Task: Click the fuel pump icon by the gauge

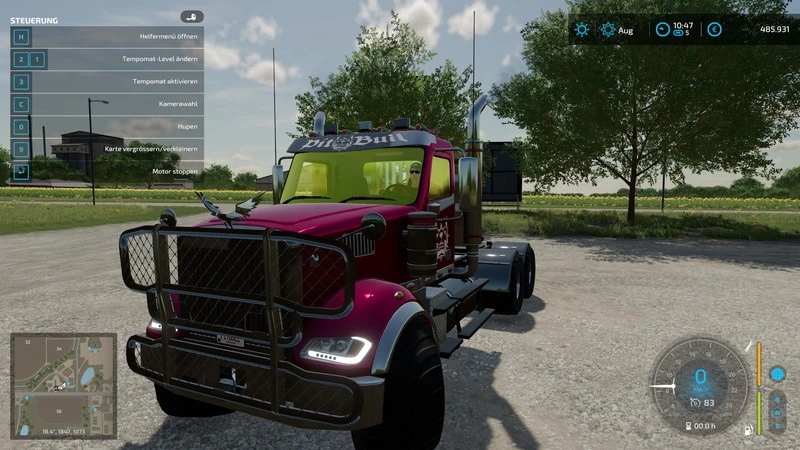Action: [746, 431]
